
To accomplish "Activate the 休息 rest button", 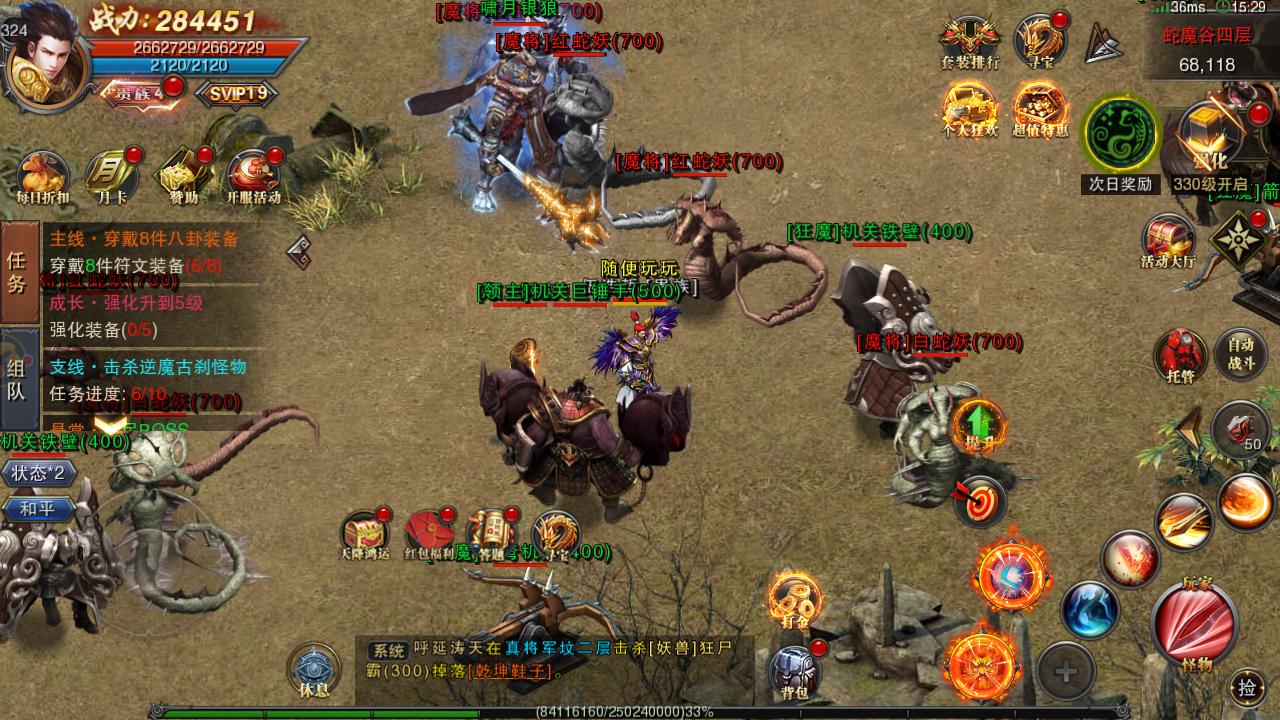I will tap(313, 669).
